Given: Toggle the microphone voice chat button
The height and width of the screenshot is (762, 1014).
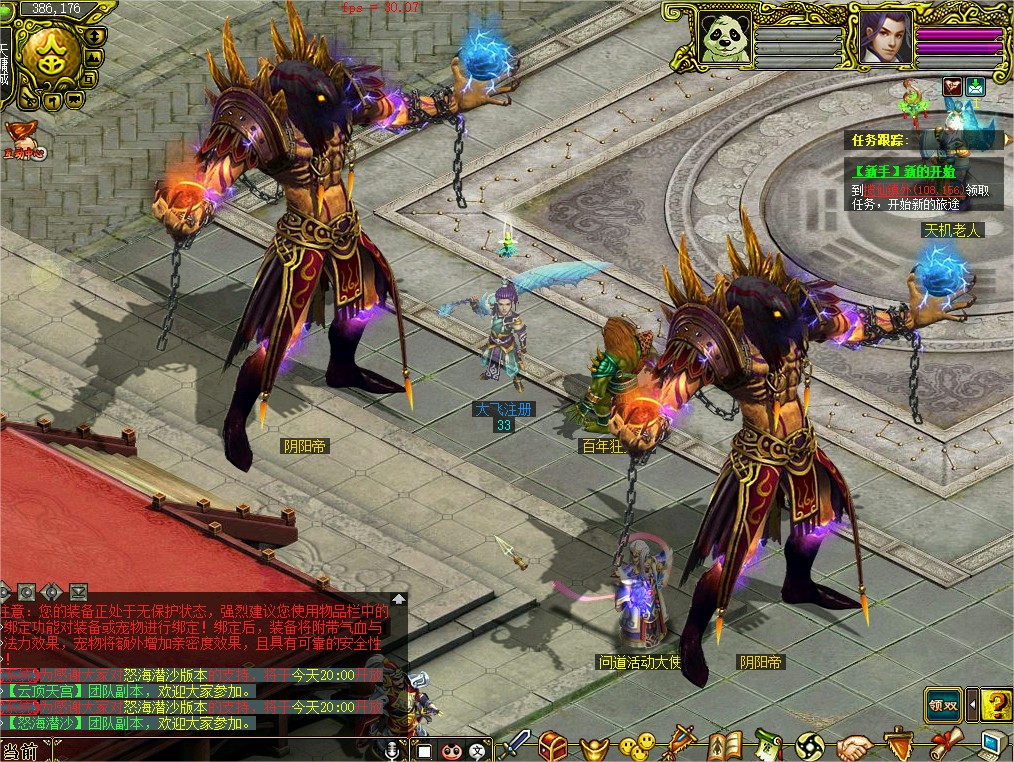Looking at the screenshot, I should click(391, 750).
